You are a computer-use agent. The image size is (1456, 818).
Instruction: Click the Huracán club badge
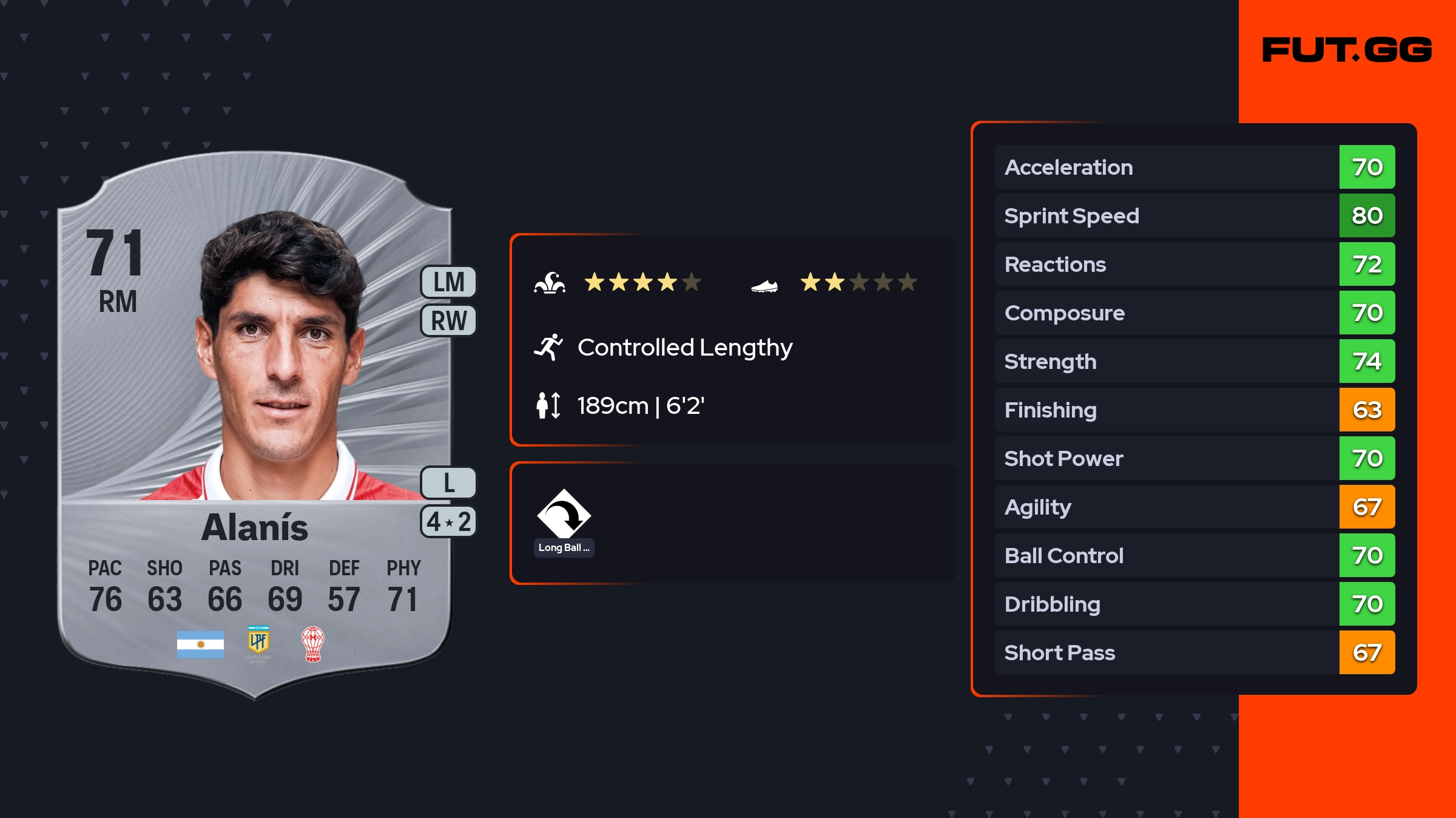(x=313, y=644)
